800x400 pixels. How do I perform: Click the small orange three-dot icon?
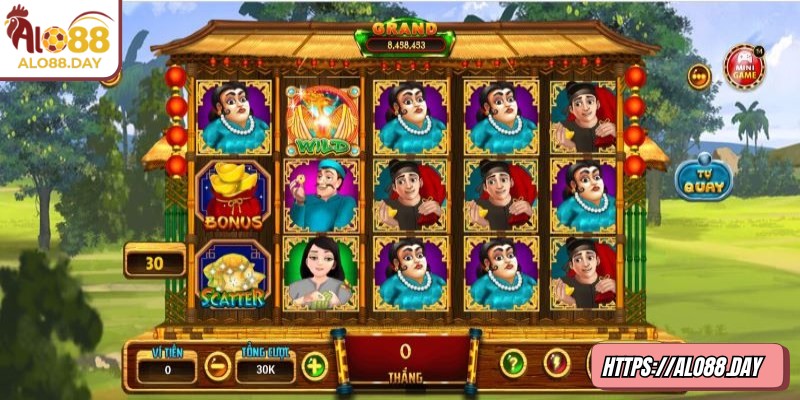(699, 76)
